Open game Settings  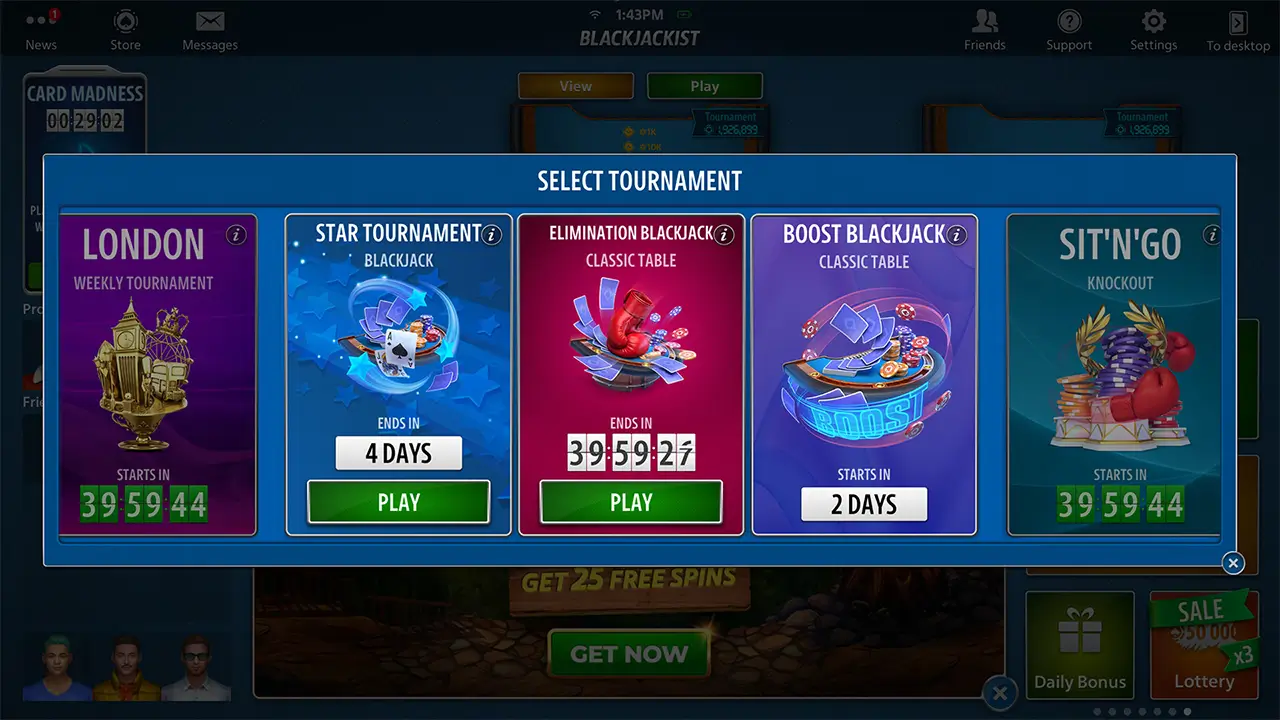[1153, 28]
